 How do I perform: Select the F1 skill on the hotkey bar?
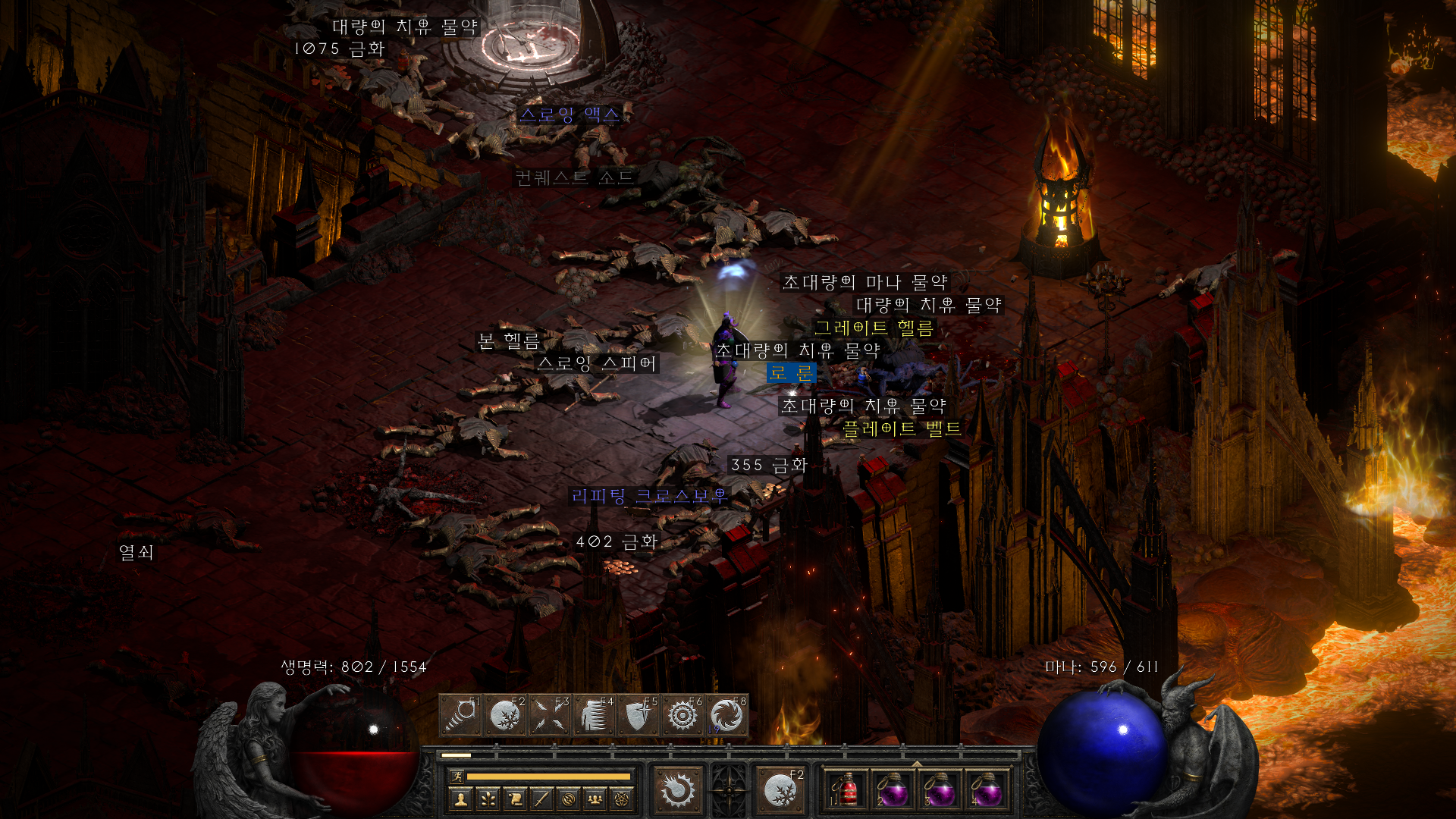tap(460, 714)
